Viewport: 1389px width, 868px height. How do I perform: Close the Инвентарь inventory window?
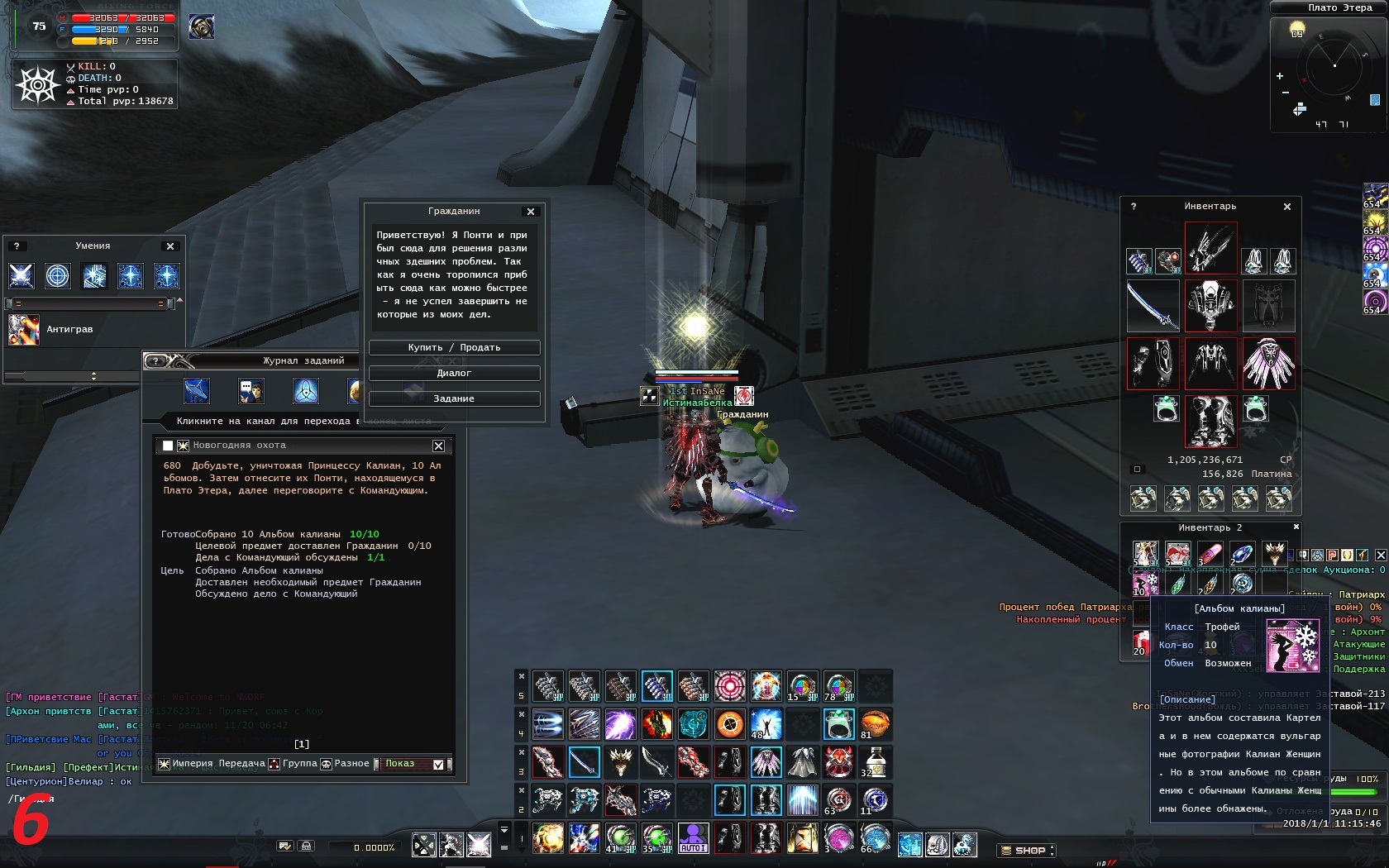pyautogui.click(x=1286, y=207)
